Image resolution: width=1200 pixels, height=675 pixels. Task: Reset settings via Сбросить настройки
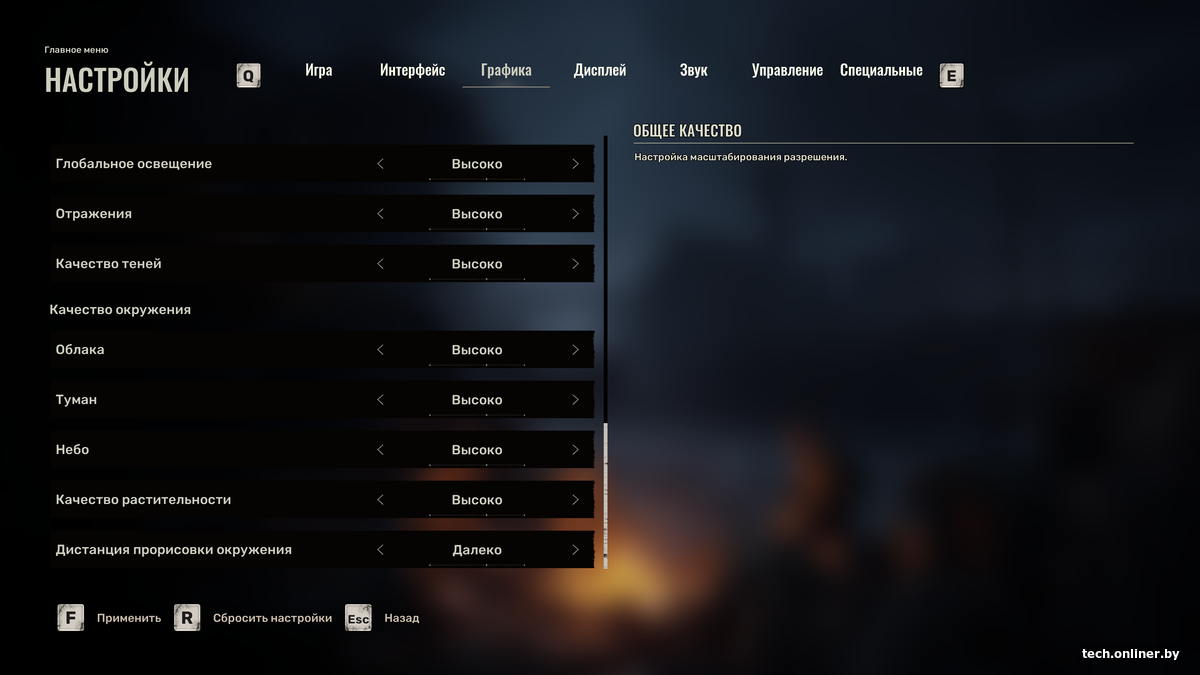(x=254, y=618)
